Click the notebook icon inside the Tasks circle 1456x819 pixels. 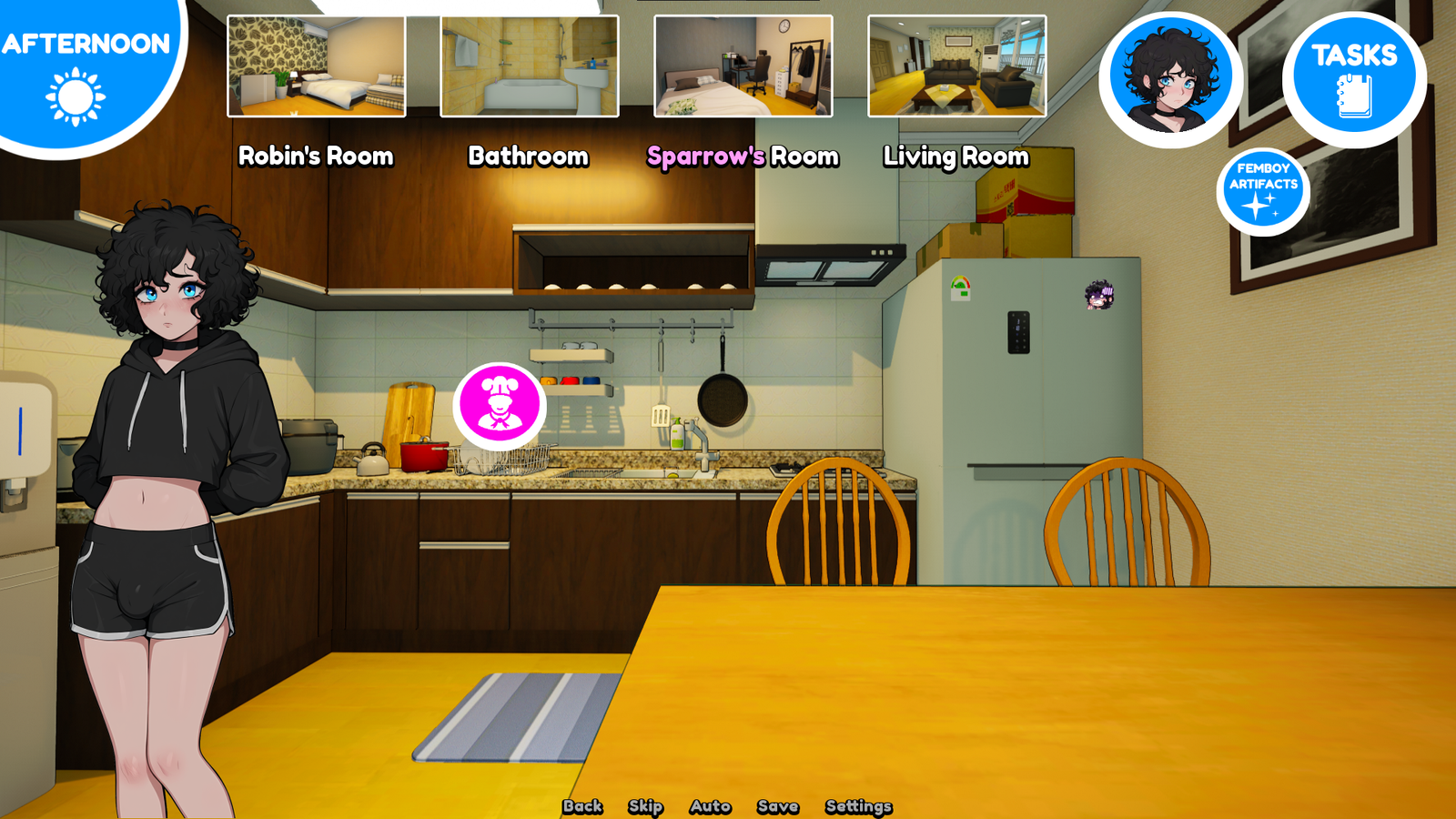pos(1353,95)
